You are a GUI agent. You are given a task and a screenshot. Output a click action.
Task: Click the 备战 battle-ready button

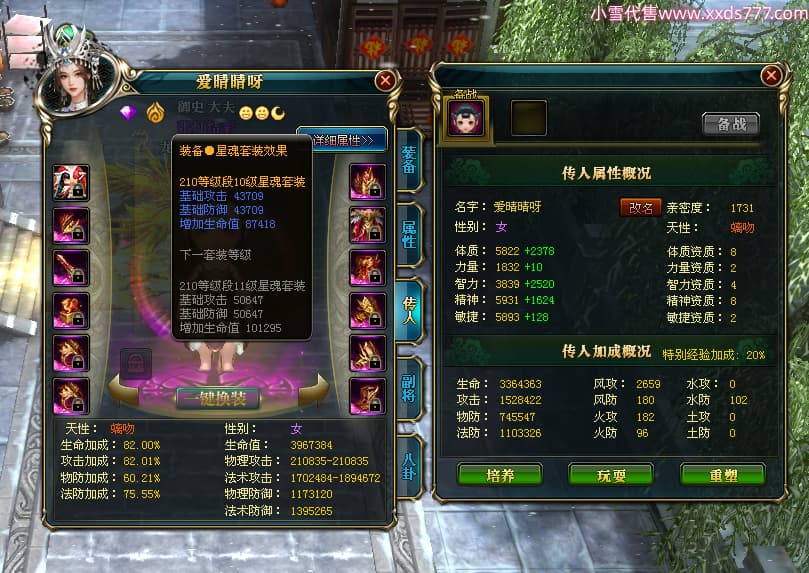pos(731,123)
